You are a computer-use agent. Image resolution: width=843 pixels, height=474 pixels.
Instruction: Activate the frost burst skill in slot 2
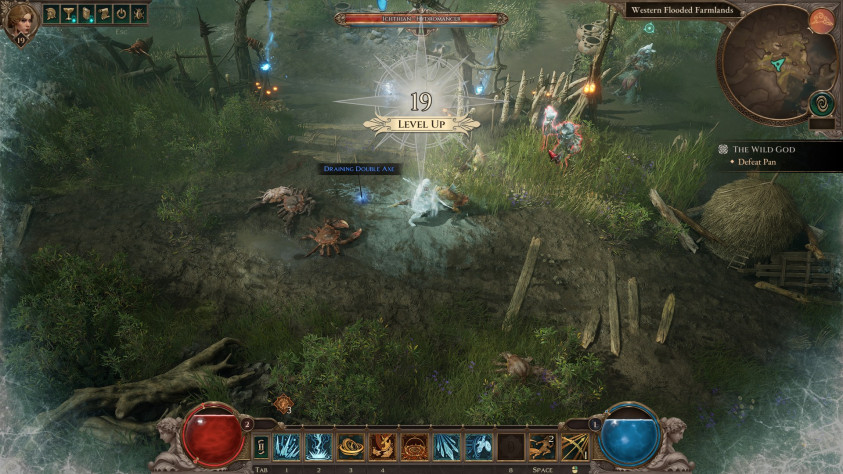(320, 446)
